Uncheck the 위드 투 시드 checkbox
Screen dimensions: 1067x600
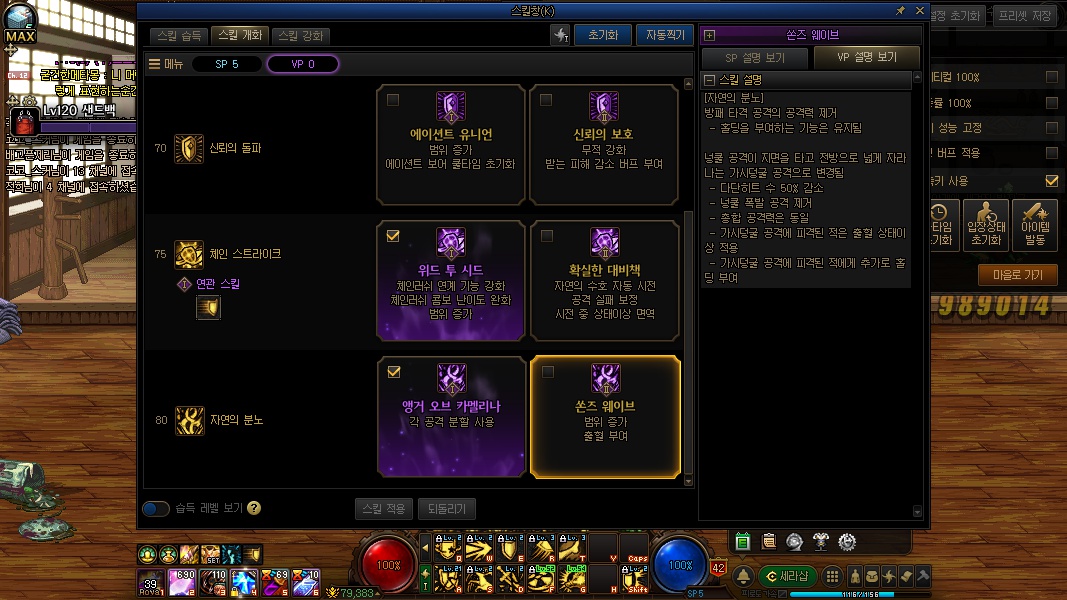click(393, 236)
